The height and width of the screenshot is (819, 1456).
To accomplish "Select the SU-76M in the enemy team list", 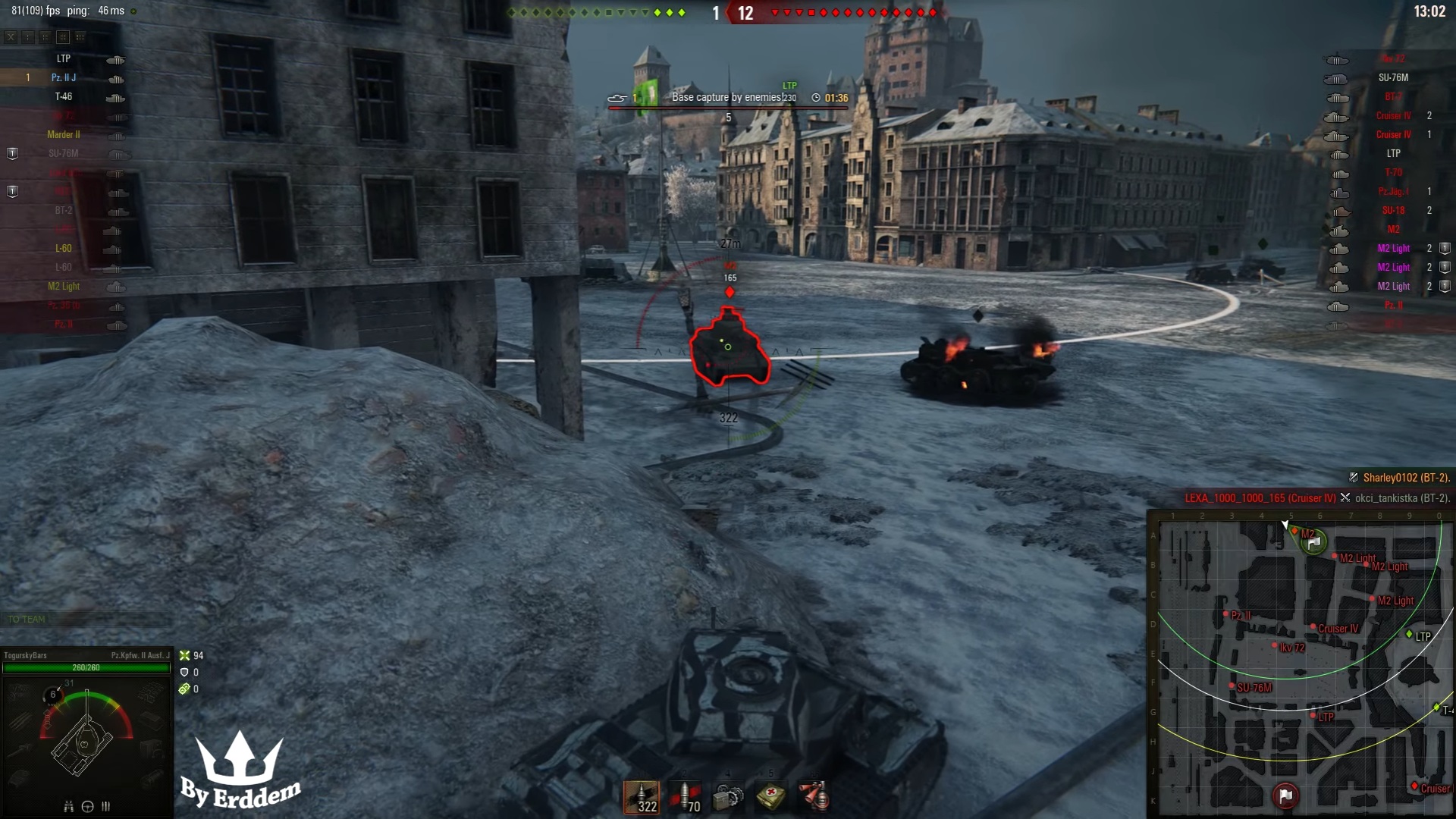I will point(1393,77).
